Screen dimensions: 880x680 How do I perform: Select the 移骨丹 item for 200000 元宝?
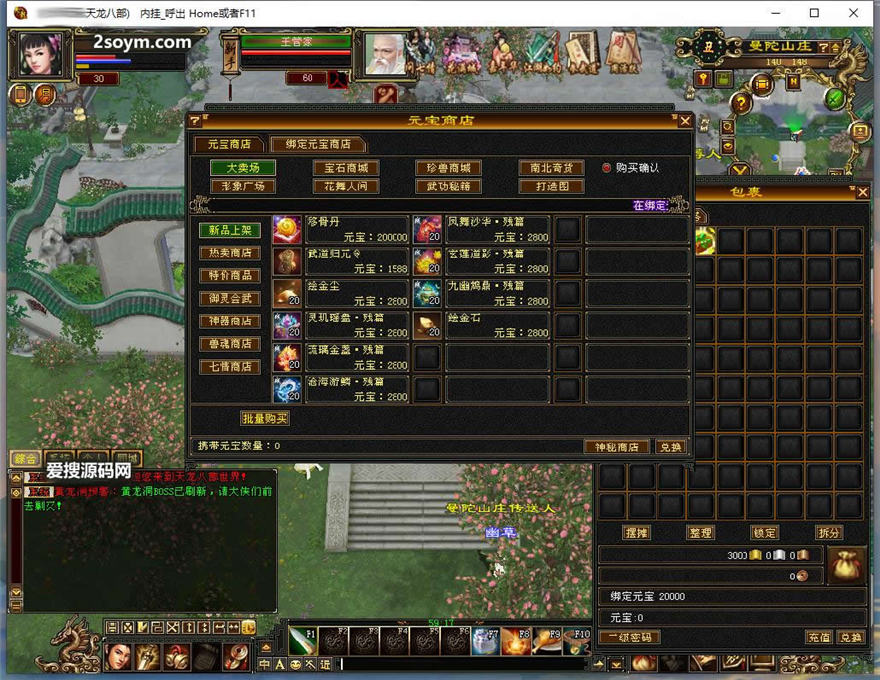[288, 230]
